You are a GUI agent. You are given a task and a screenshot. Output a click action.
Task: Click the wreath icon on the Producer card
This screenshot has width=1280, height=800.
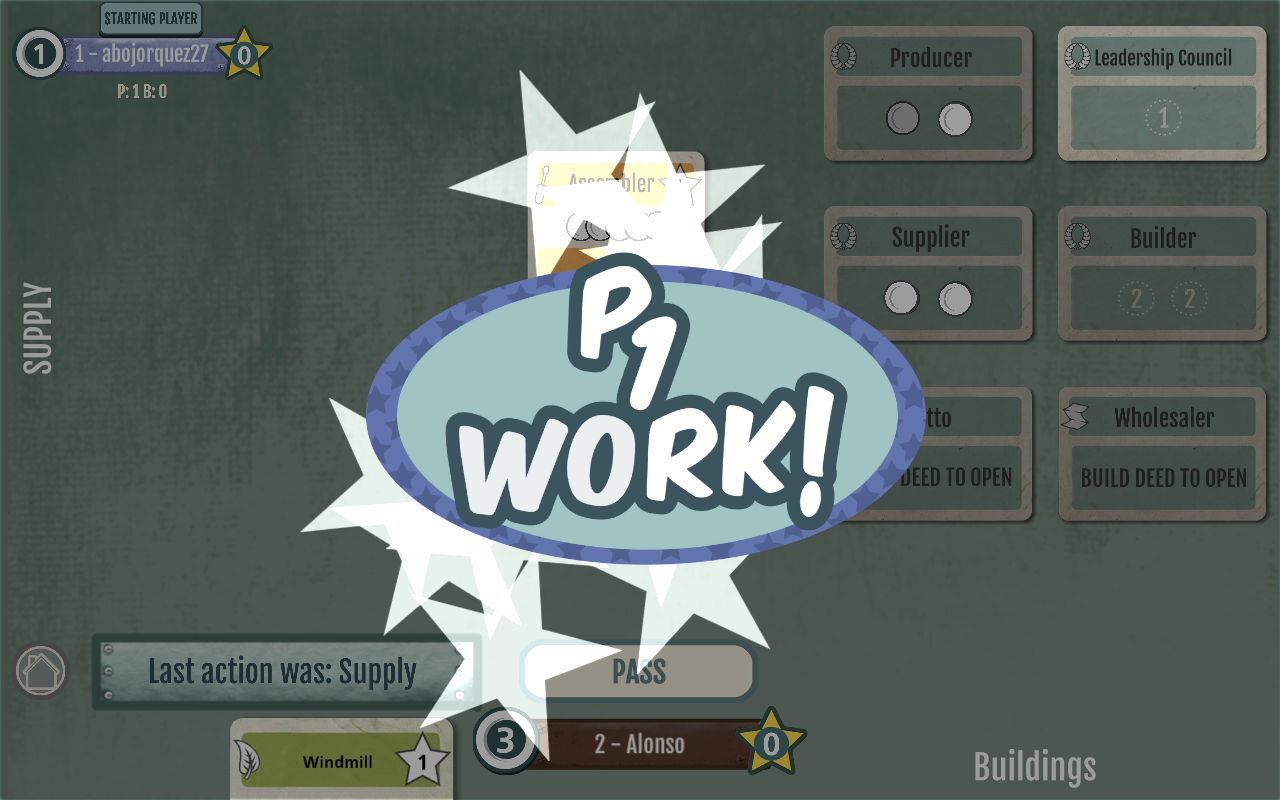click(x=843, y=57)
